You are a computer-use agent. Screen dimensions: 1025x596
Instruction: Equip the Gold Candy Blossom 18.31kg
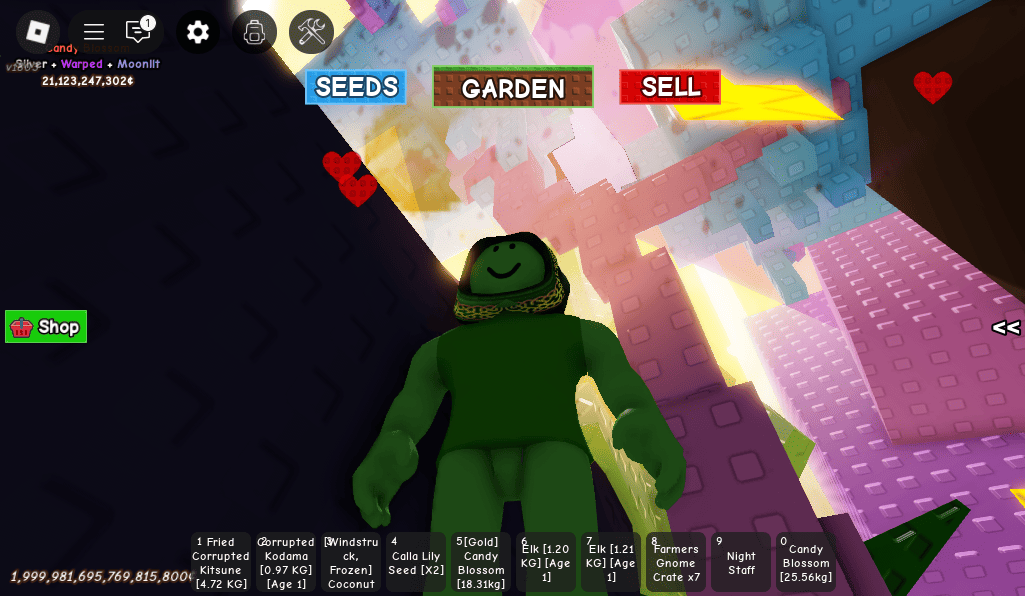point(481,562)
